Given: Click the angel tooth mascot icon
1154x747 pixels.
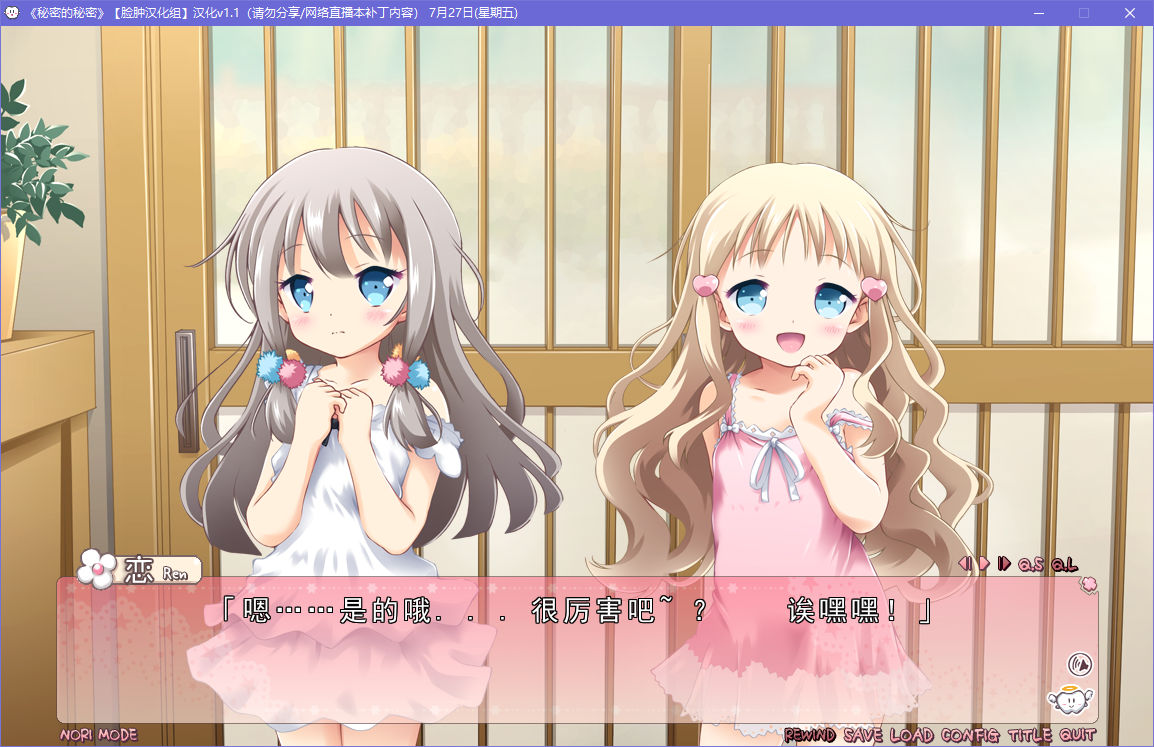Looking at the screenshot, I should tap(1067, 699).
